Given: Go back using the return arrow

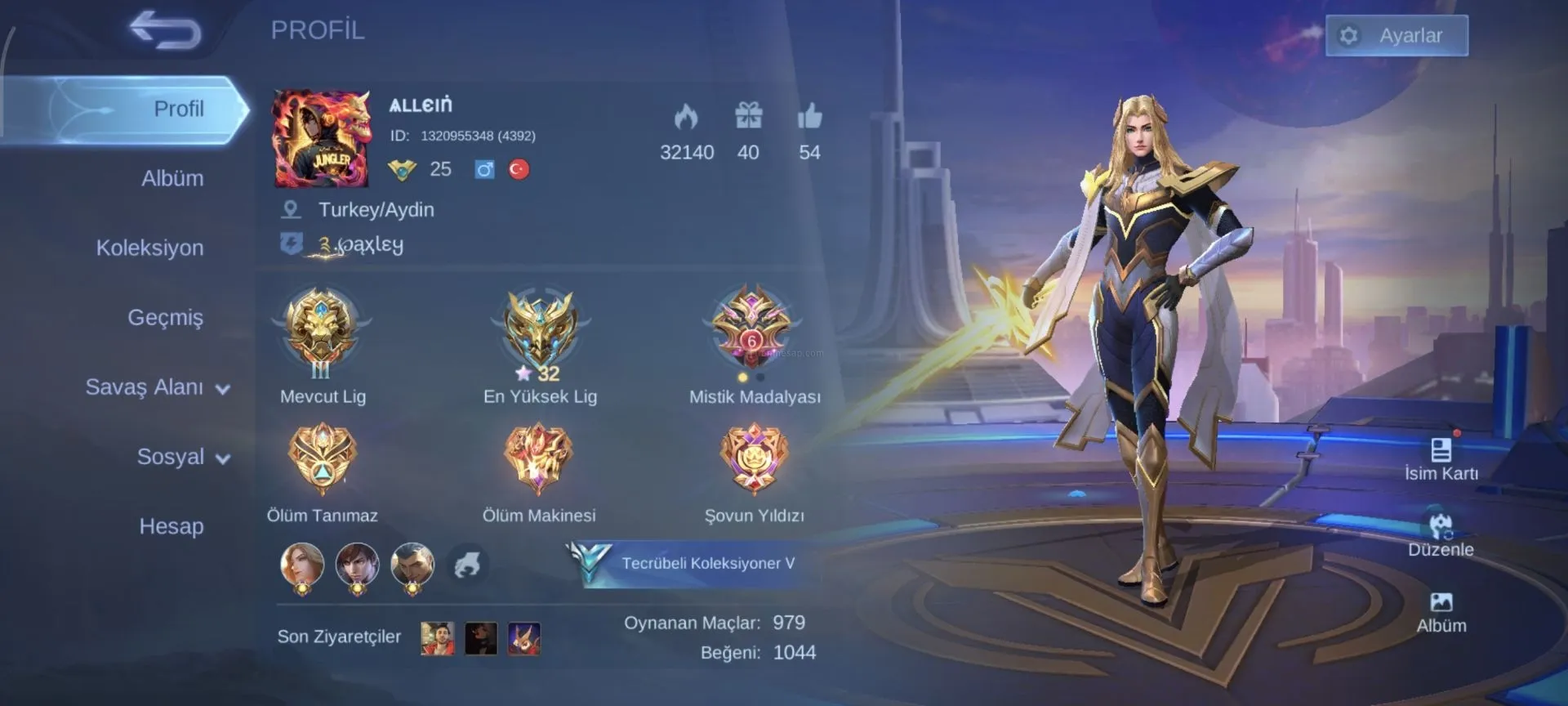Looking at the screenshot, I should pos(166,30).
